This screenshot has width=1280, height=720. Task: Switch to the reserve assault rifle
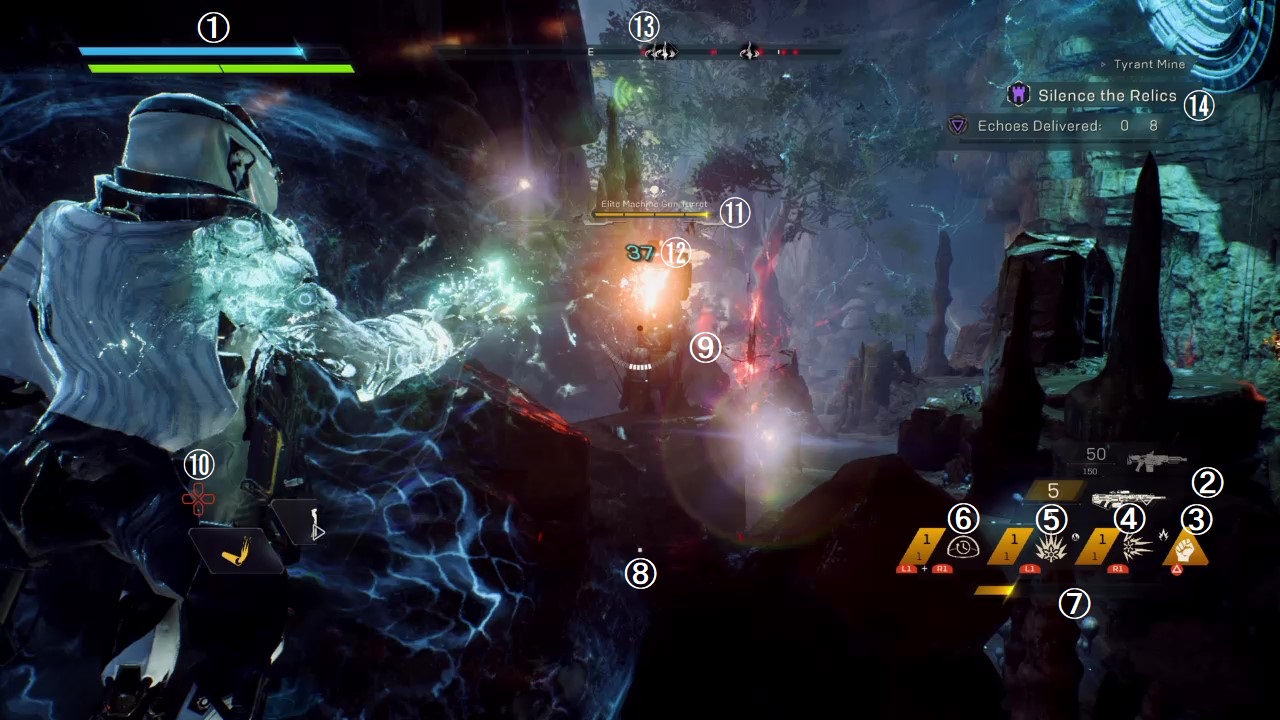click(x=1155, y=461)
